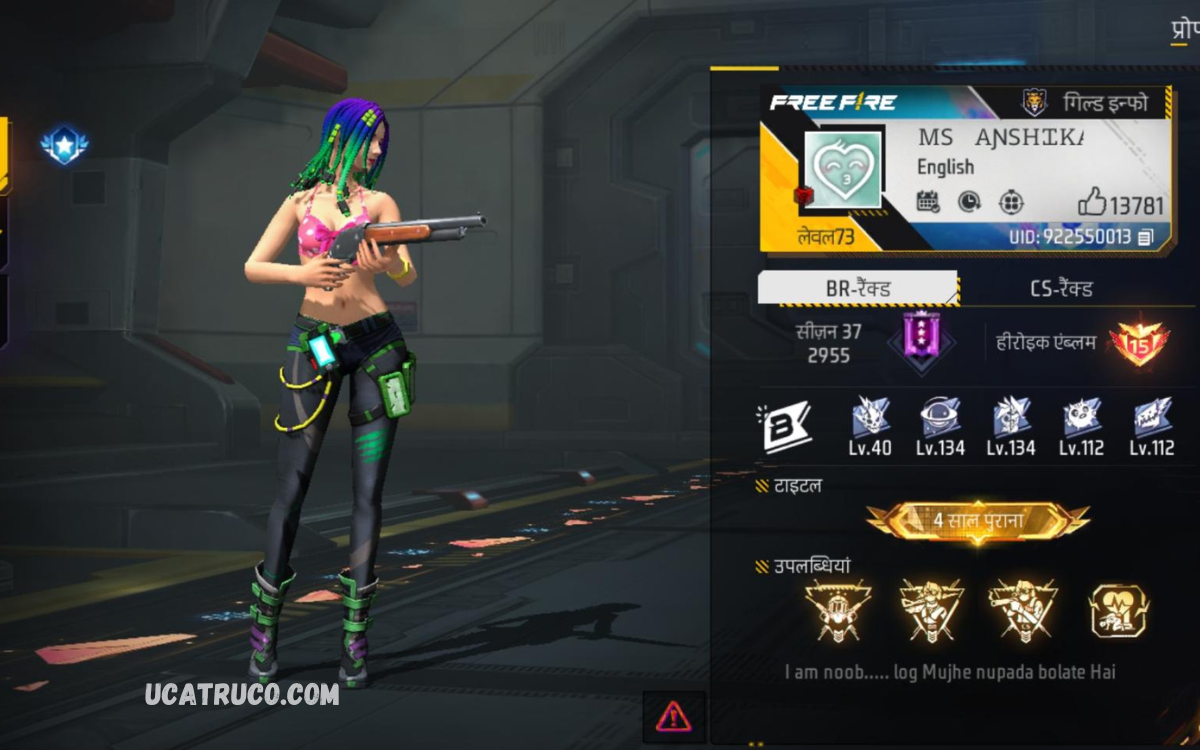Click the clock icon under the player name
Screen dimensions: 1200x750
pos(969,202)
